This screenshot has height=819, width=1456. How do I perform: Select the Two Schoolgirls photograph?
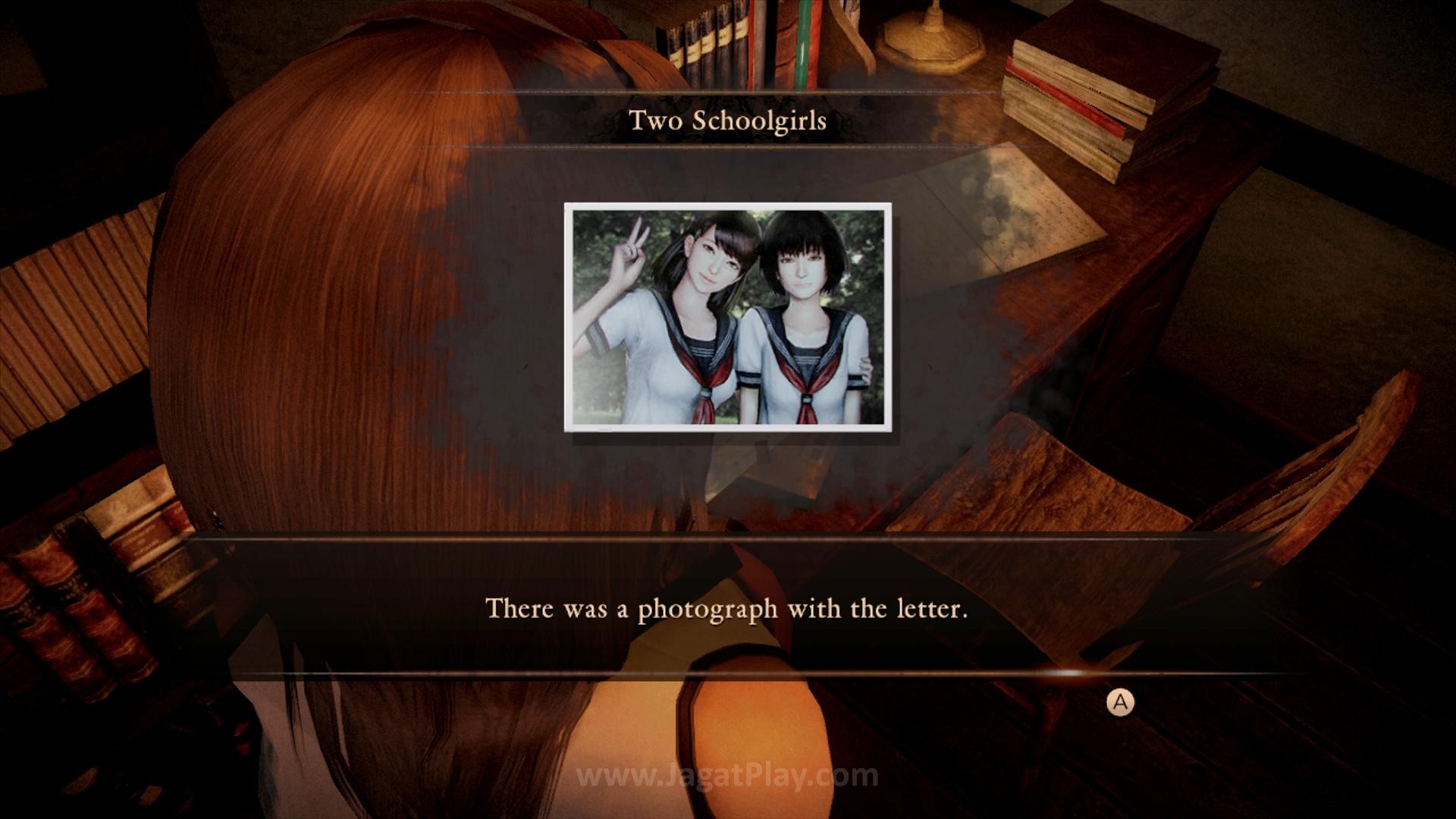(x=728, y=317)
